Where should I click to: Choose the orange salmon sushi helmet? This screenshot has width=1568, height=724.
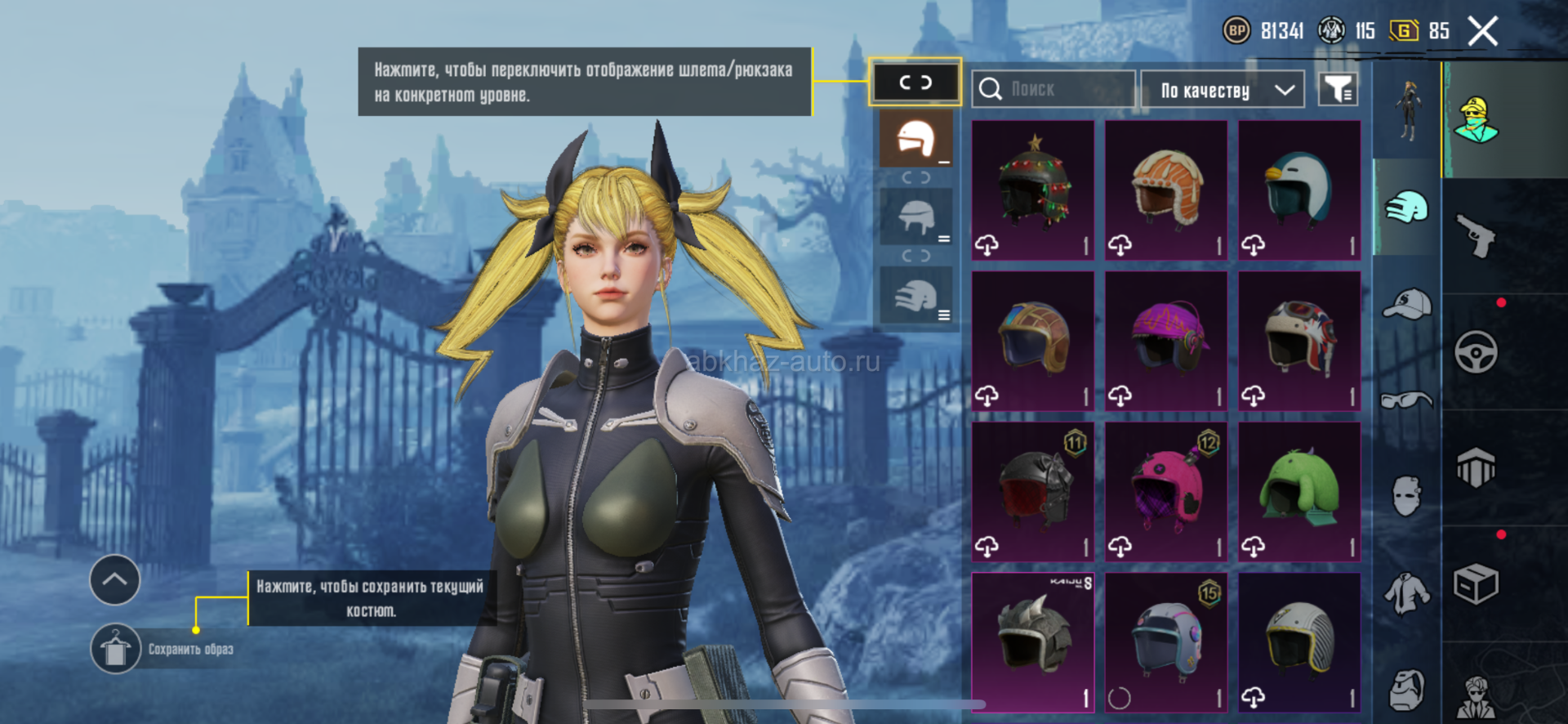[1166, 190]
